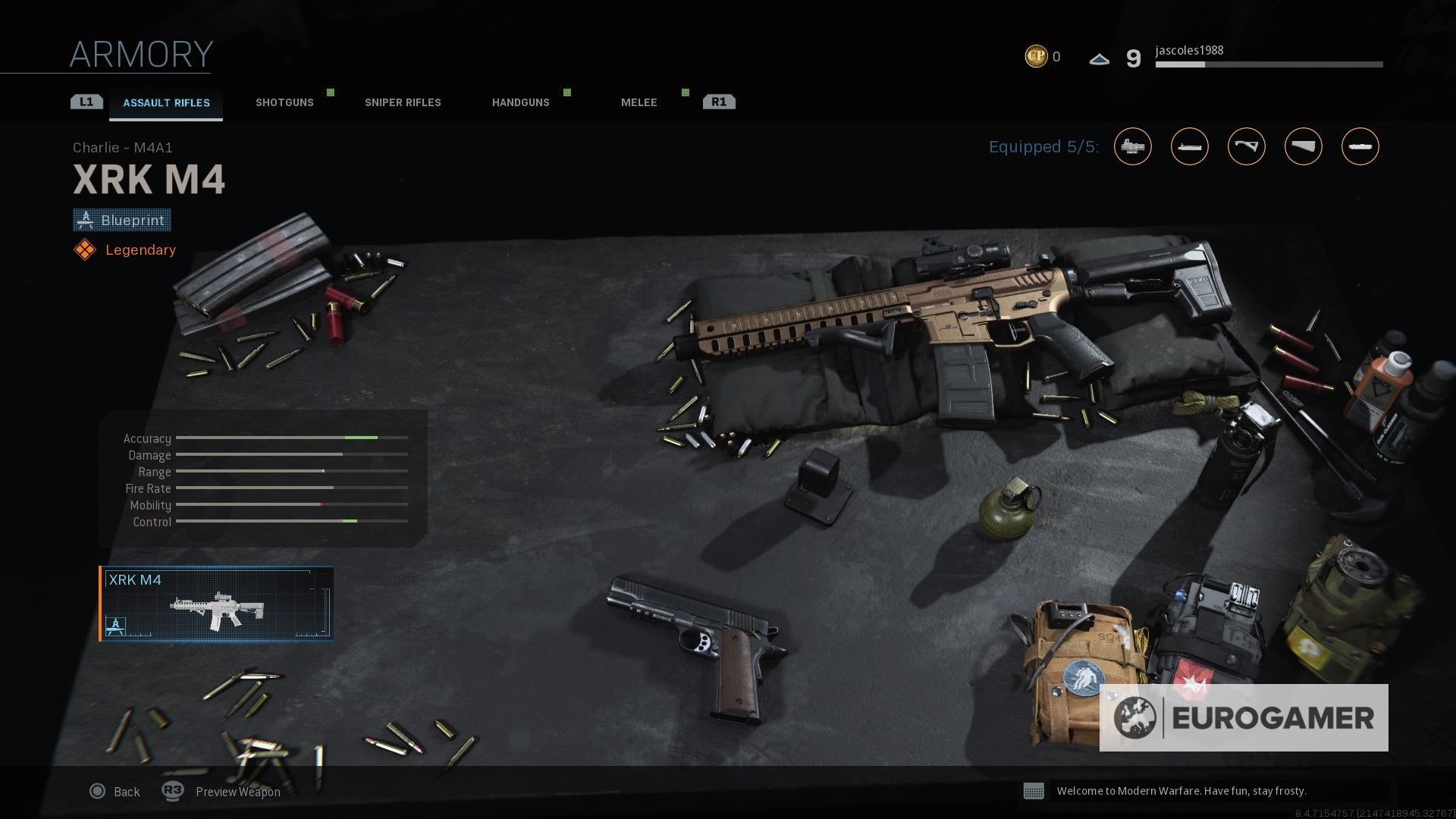Open the Sniper Rifles tab
Viewport: 1456px width, 819px height.
click(403, 102)
